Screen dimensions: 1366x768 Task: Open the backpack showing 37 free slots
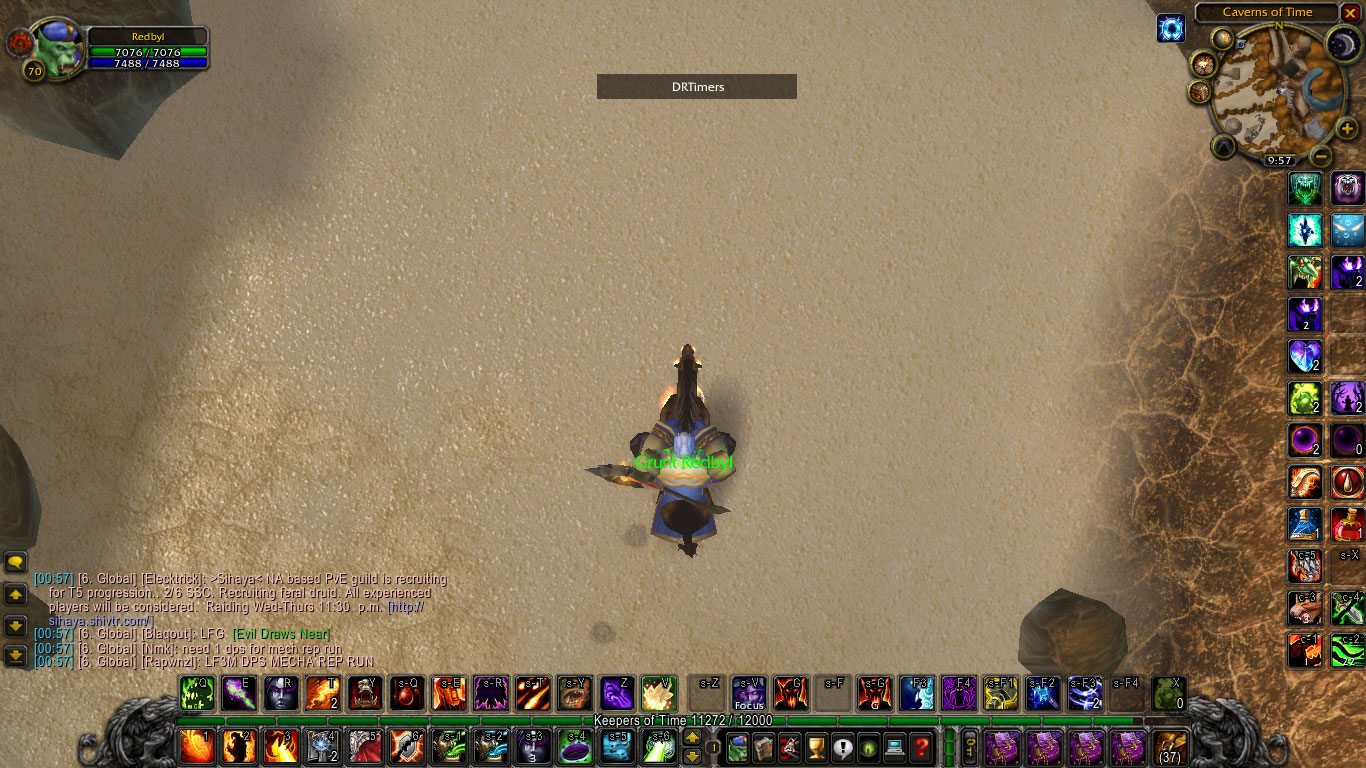tap(1170, 747)
